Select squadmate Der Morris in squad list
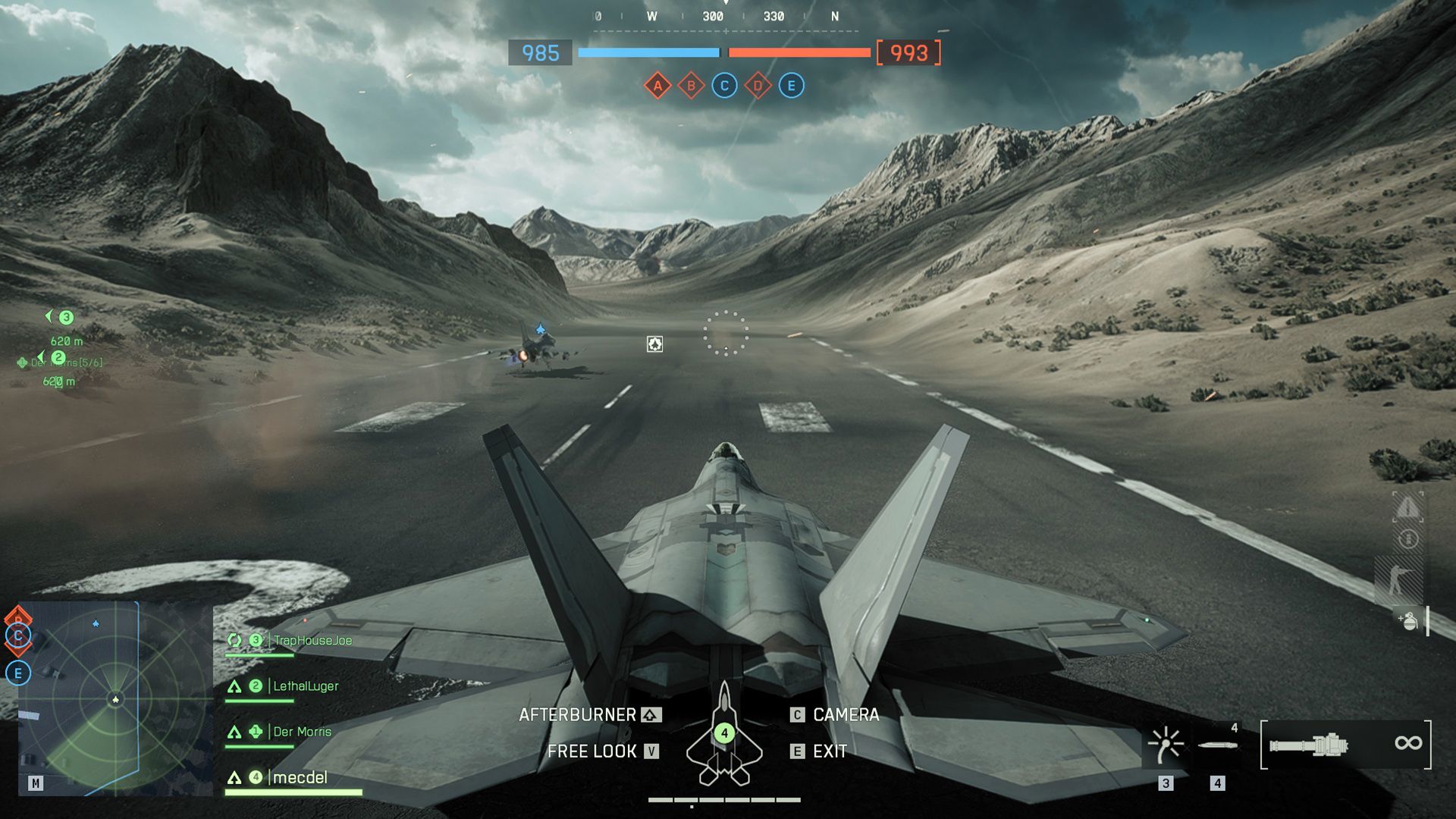The image size is (1456, 819). click(302, 732)
